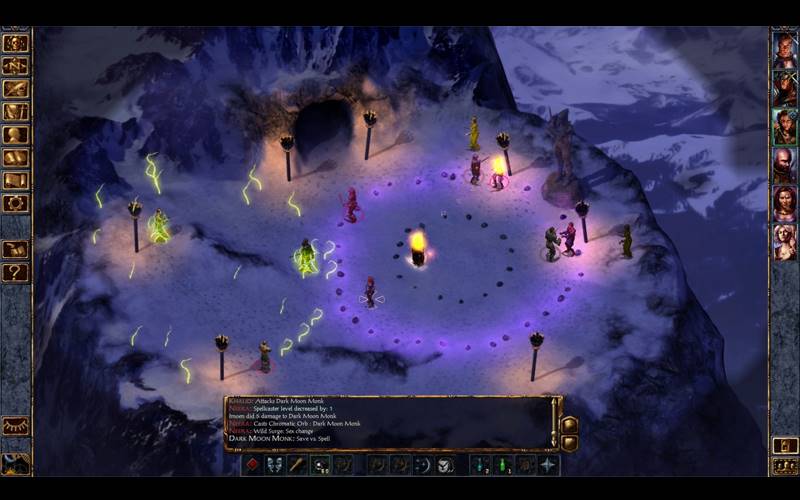Click the lower gold button beside message log
800x500 pixels.
[x=570, y=443]
